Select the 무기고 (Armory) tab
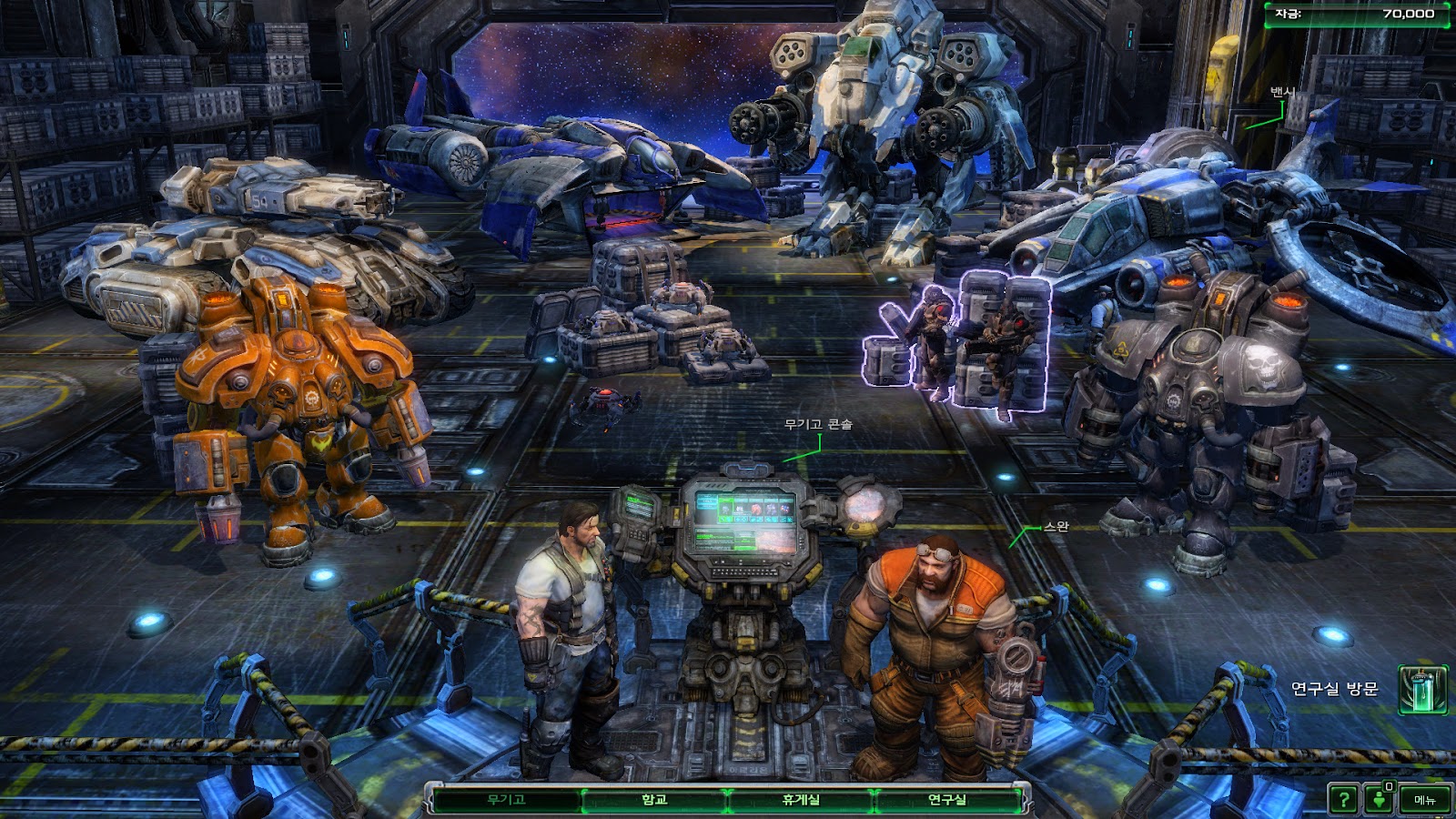This screenshot has width=1456, height=819. [506, 800]
